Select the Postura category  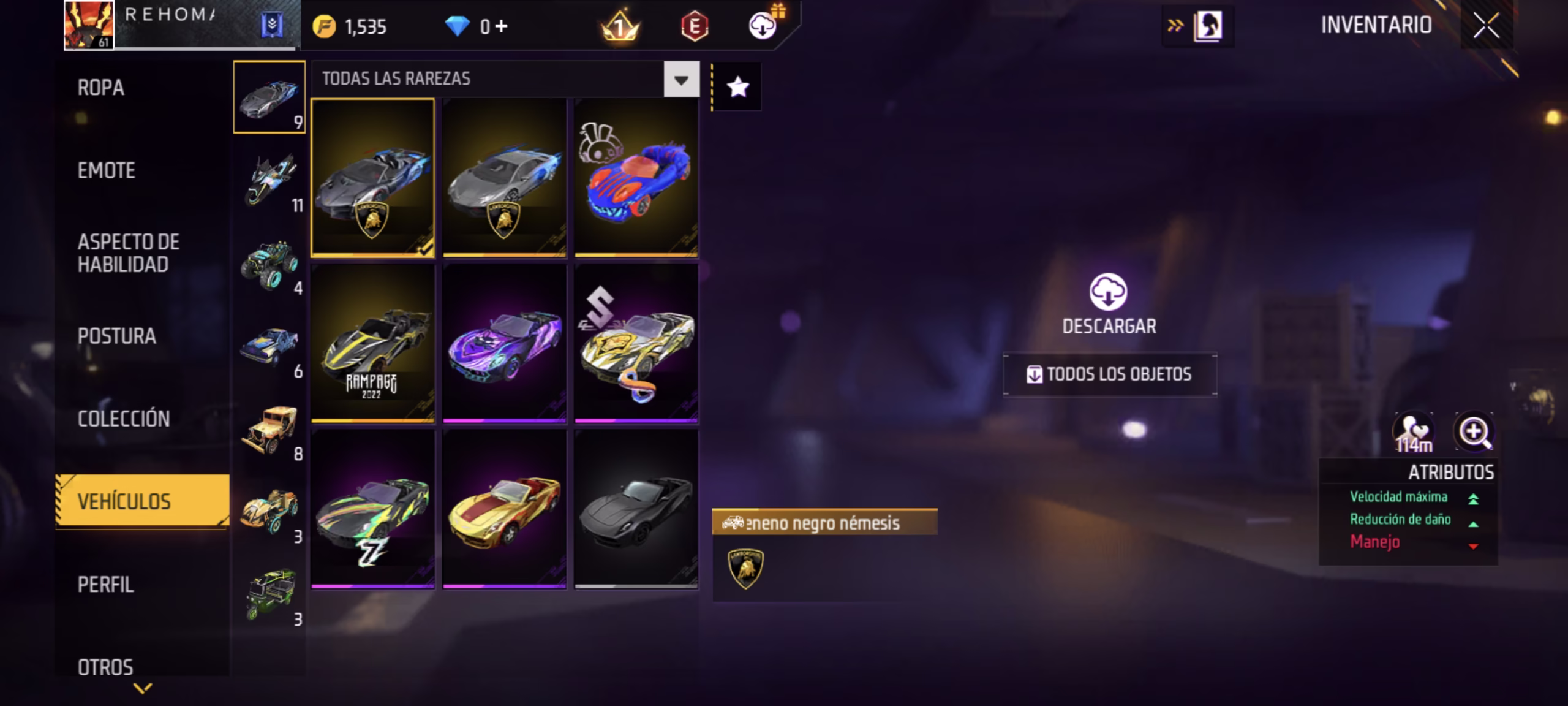point(117,336)
